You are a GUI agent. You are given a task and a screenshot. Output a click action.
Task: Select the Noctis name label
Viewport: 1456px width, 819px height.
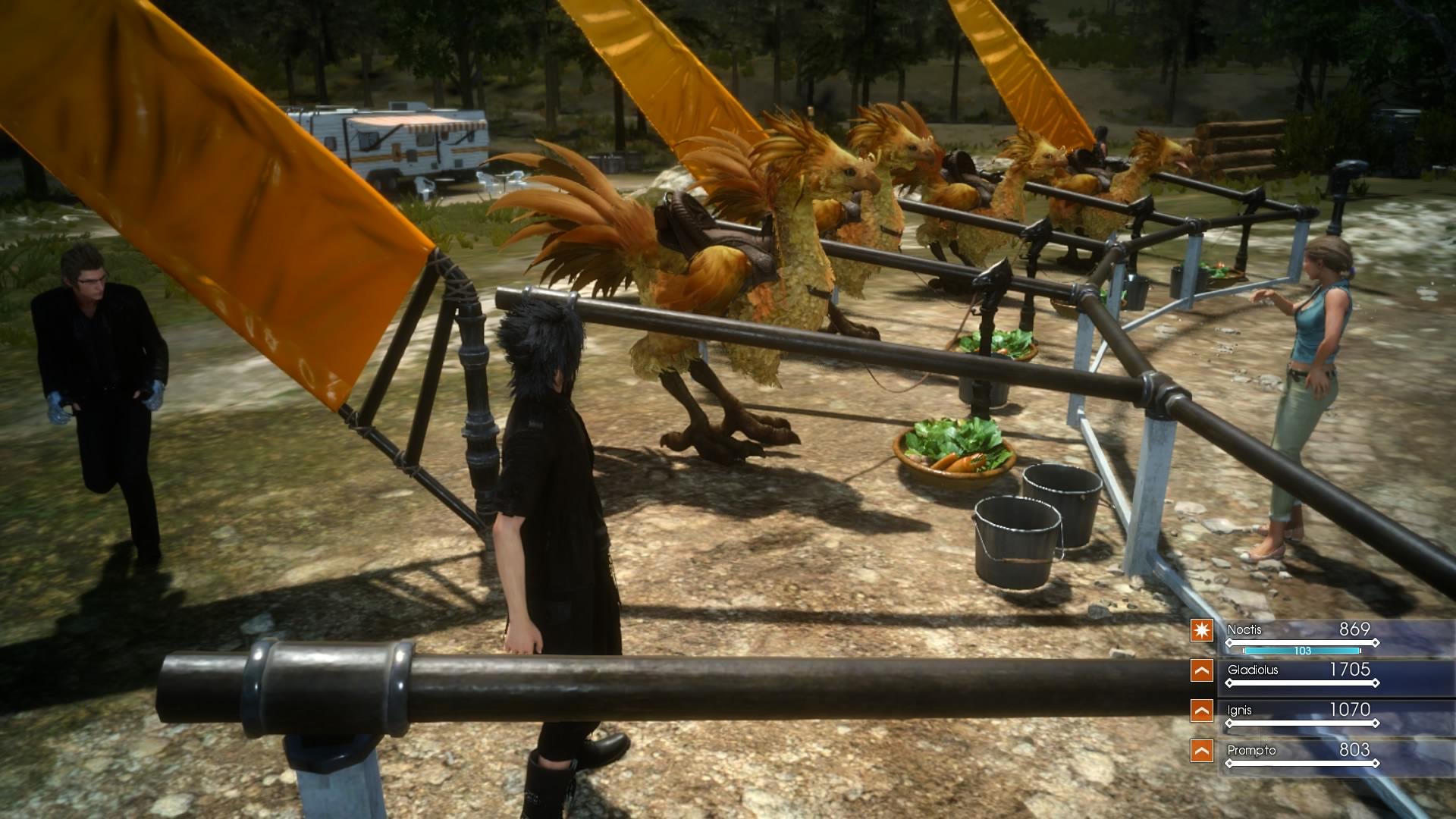1246,629
